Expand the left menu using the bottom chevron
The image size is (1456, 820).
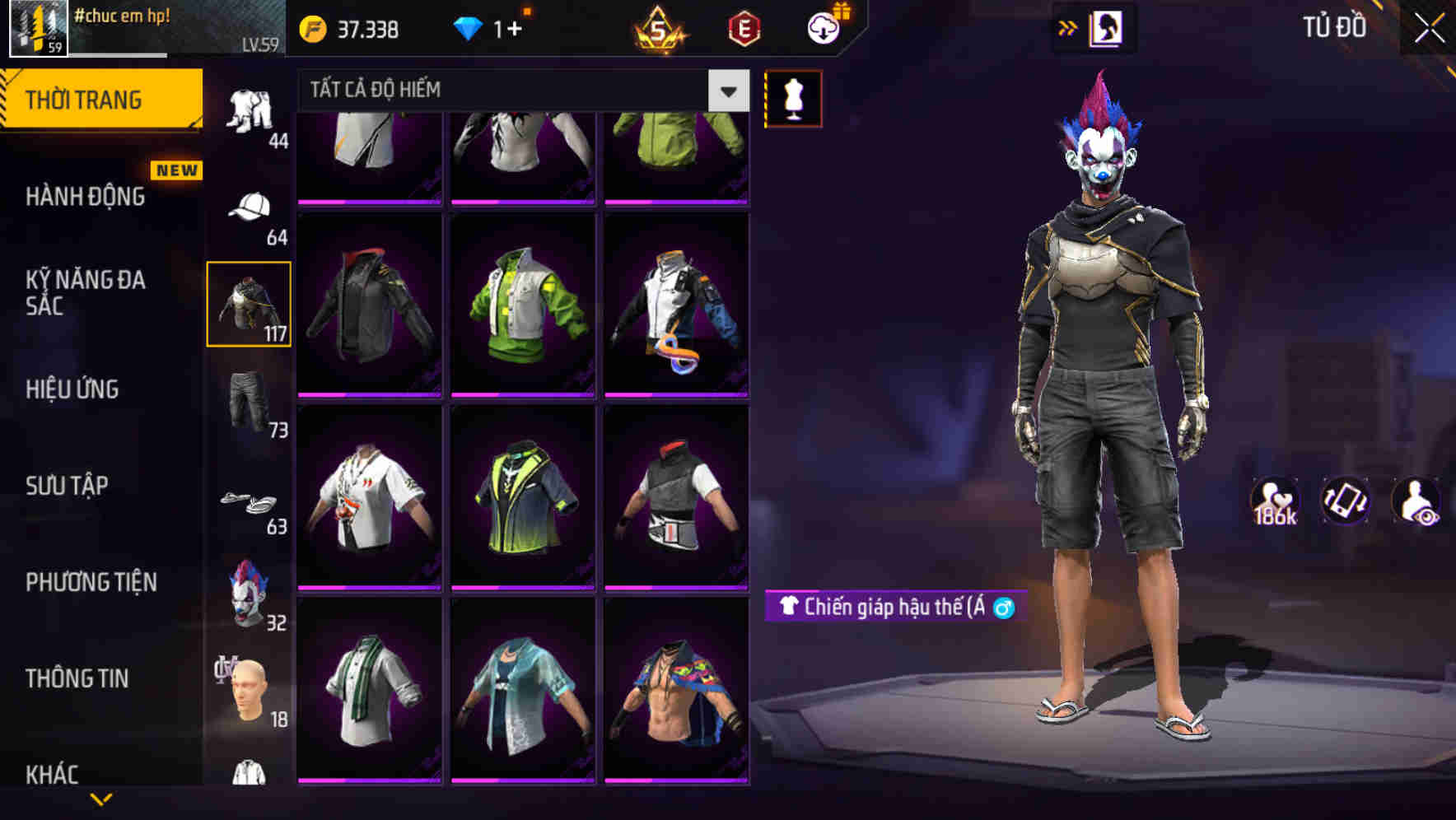(101, 797)
